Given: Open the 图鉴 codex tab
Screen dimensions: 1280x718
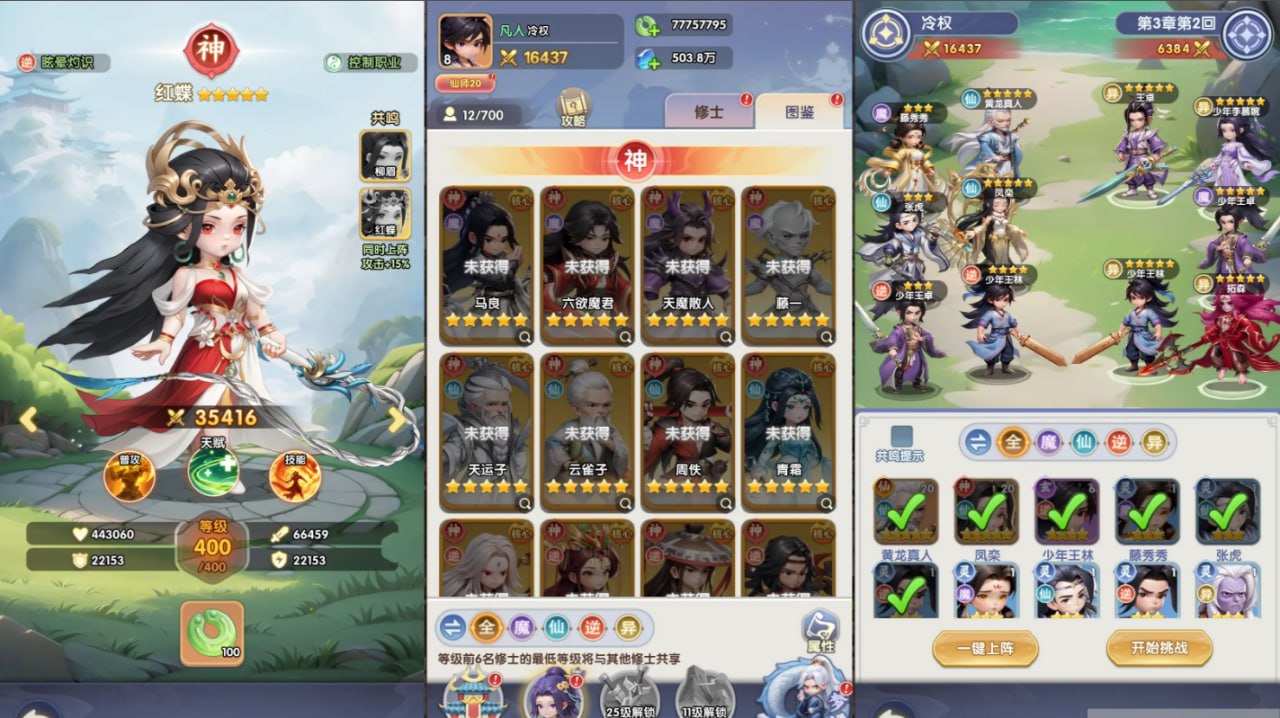Looking at the screenshot, I should coord(799,113).
